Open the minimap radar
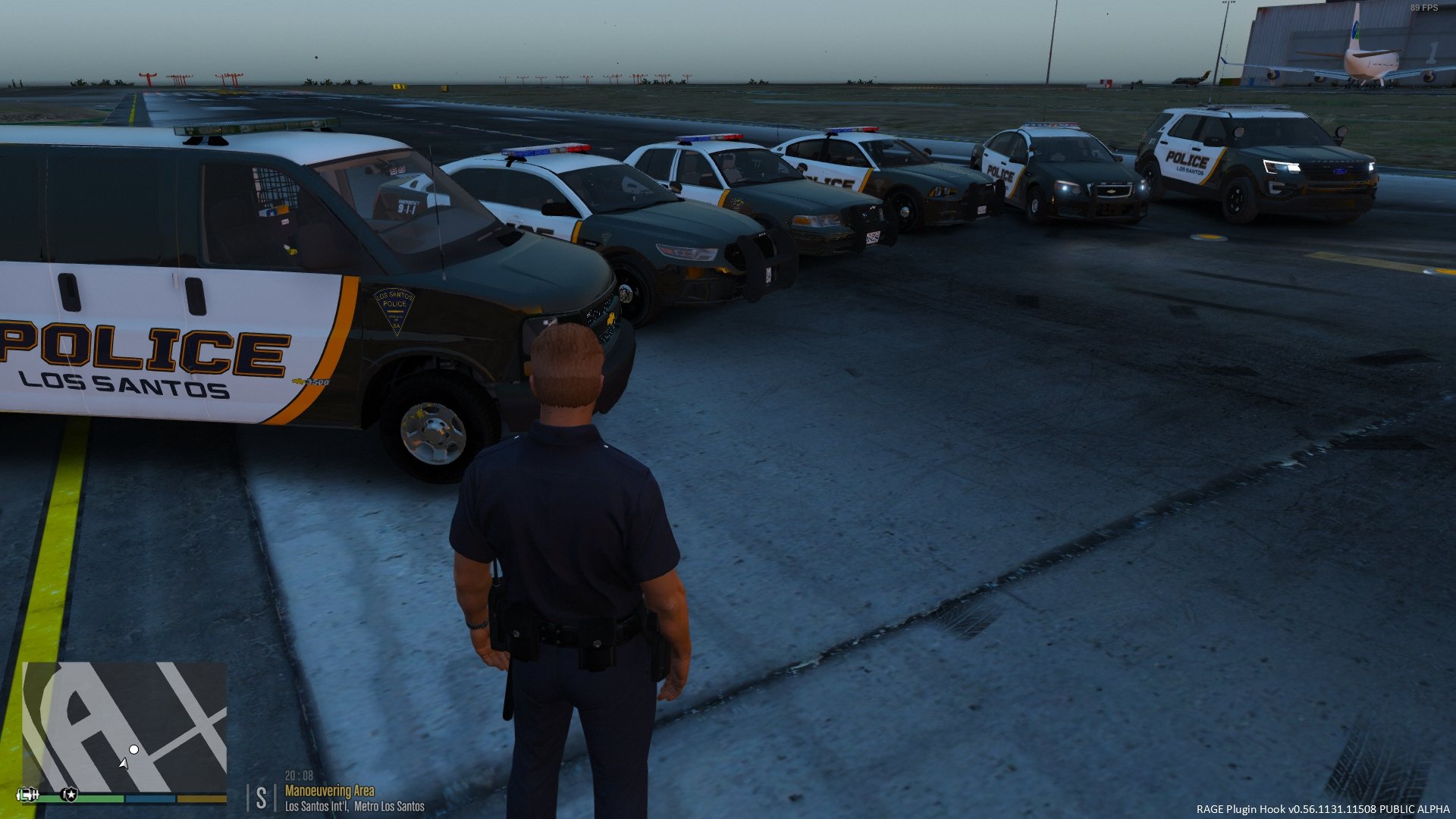1456x819 pixels. coord(124,727)
